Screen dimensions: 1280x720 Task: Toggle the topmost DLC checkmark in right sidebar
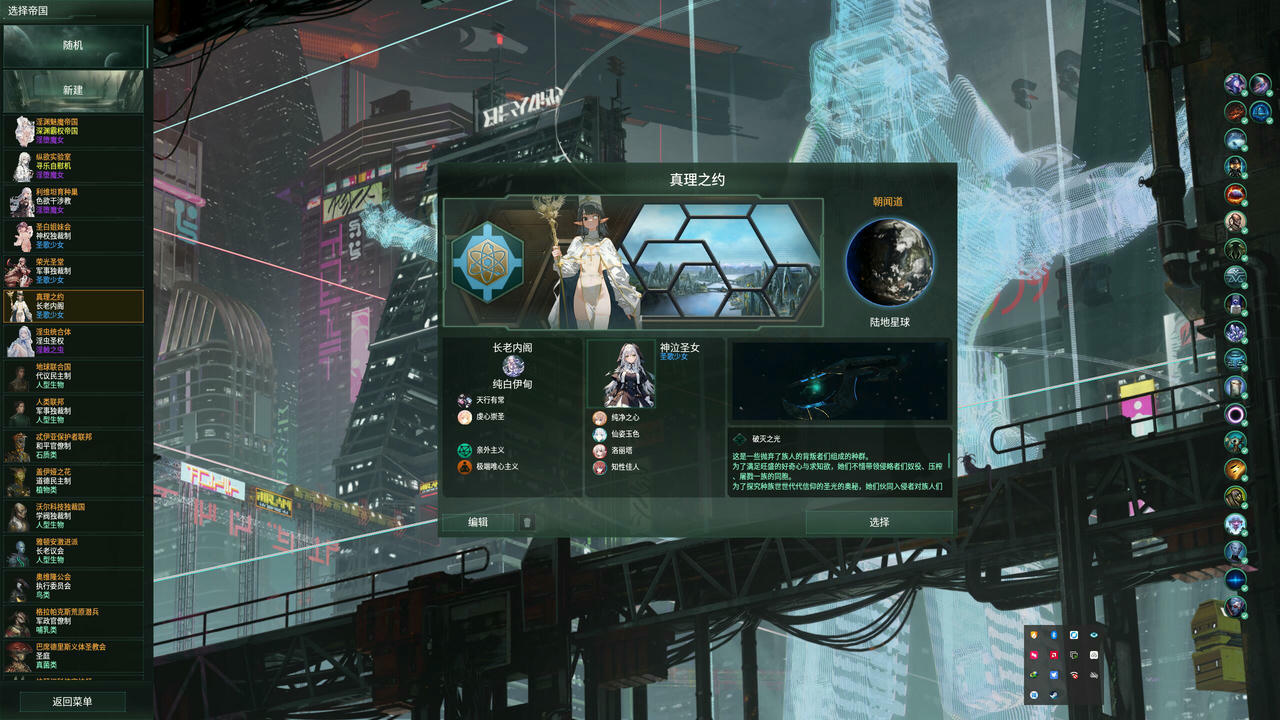pos(1245,93)
